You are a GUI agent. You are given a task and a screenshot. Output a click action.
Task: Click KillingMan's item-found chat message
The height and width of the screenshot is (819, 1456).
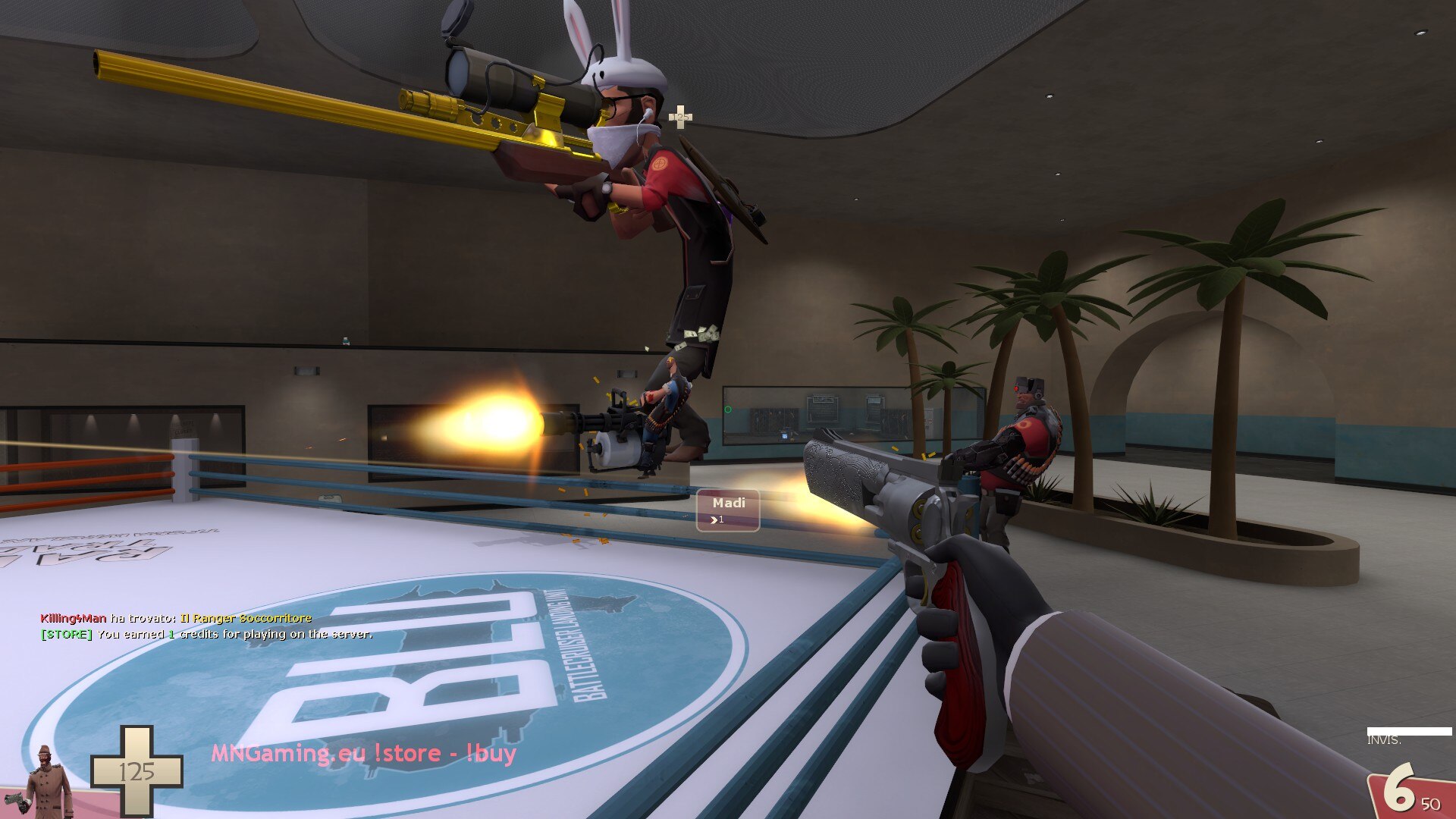pyautogui.click(x=176, y=618)
